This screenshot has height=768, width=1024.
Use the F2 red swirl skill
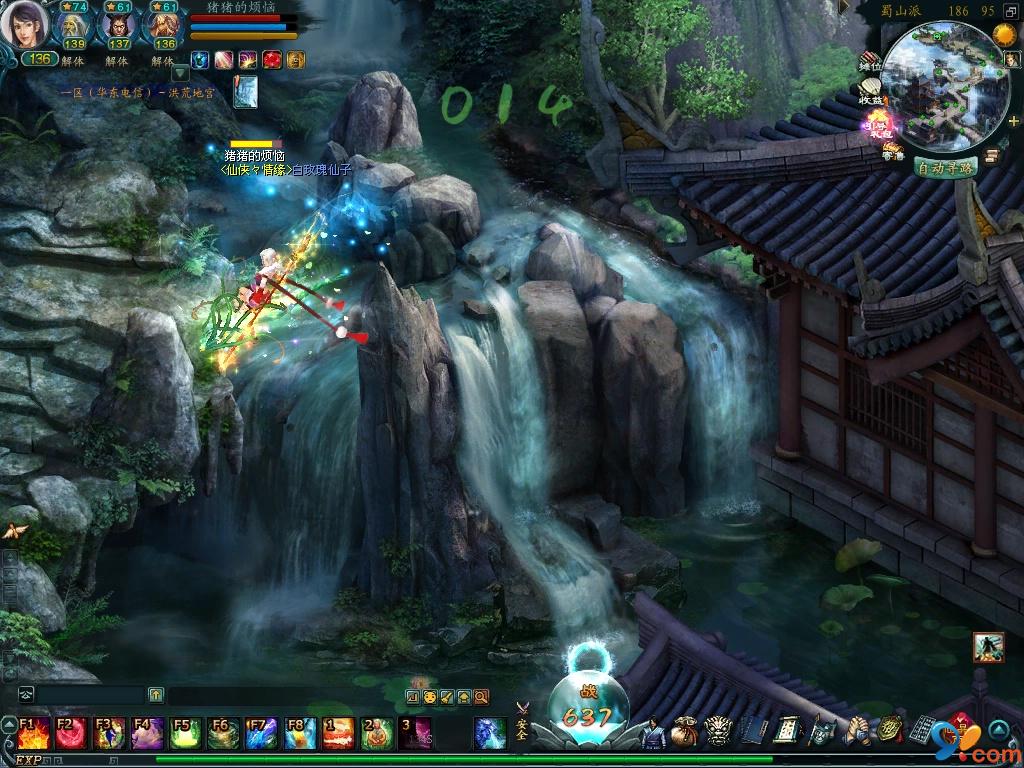pos(70,733)
